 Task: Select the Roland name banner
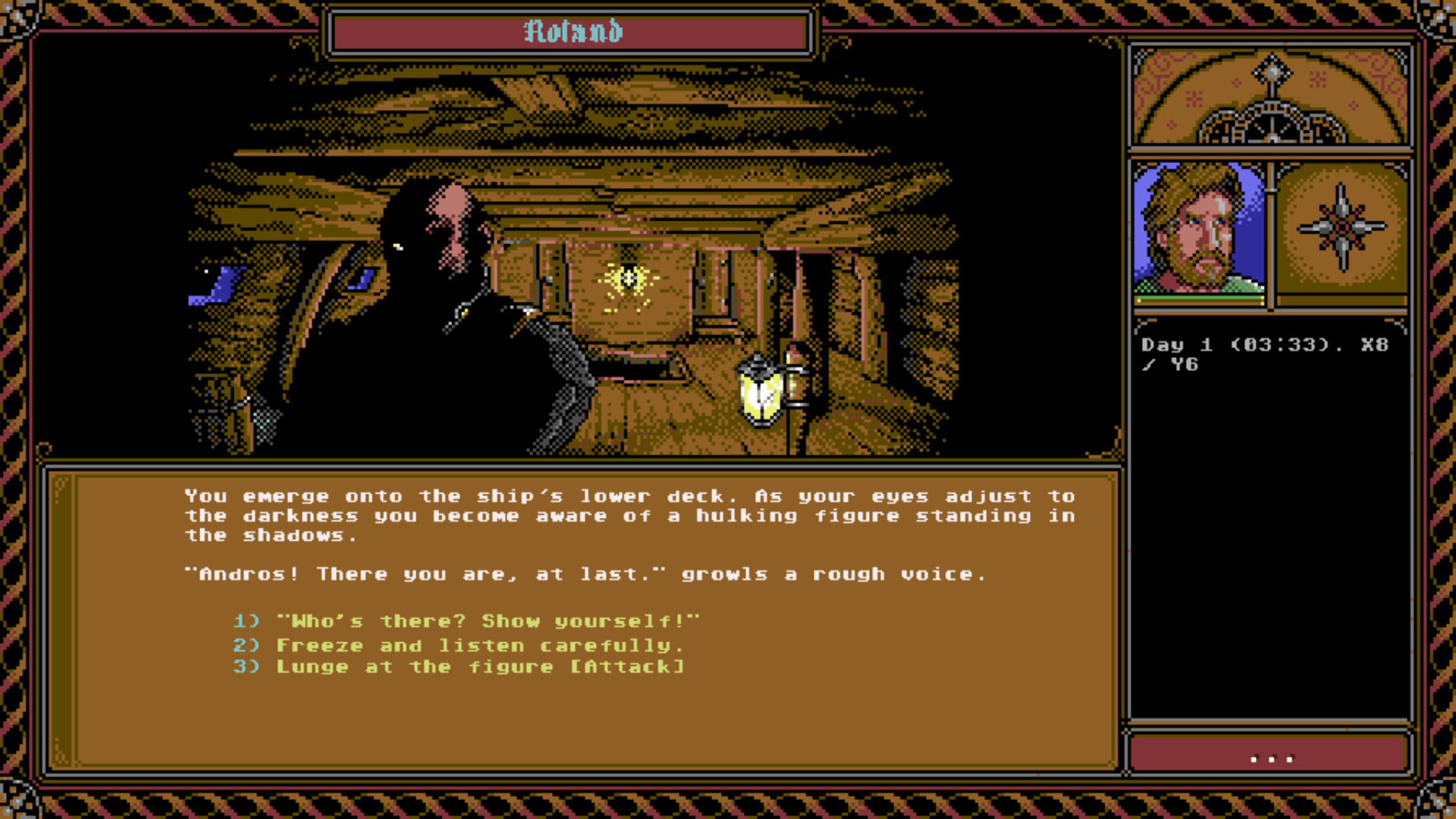[x=571, y=32]
